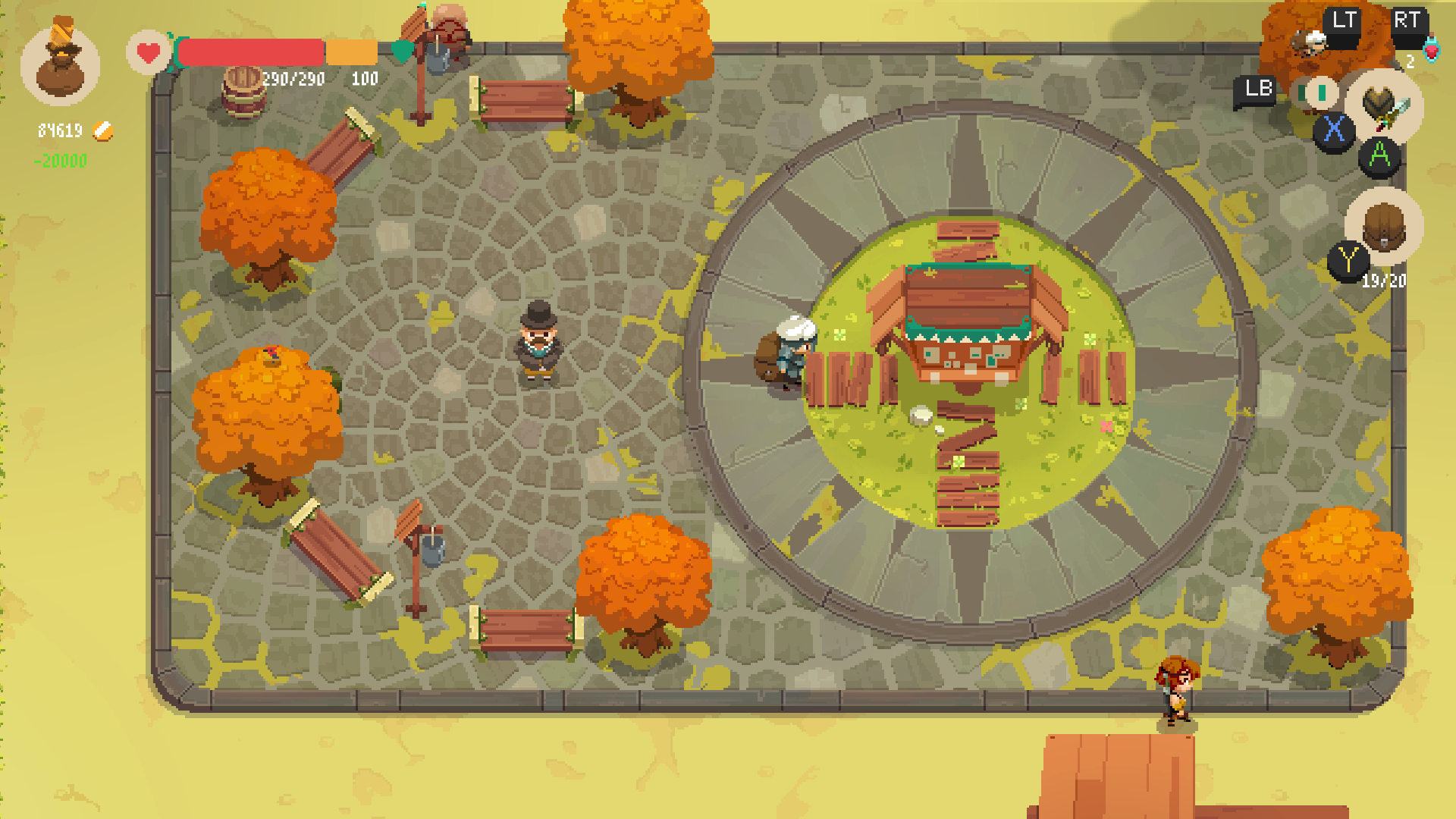Click the green secondary weapon set icon
The image size is (1456, 819).
[1319, 93]
